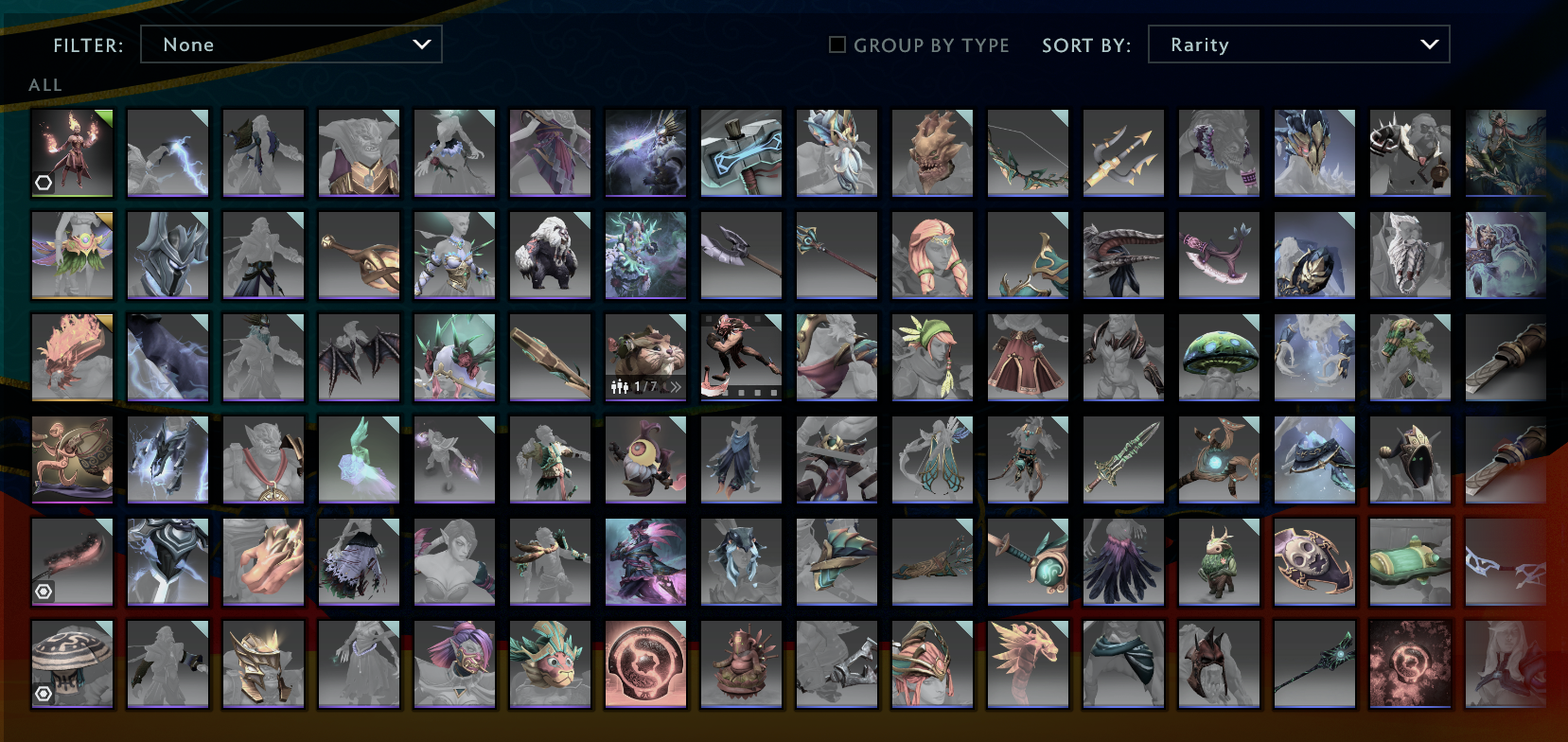Select the golden-bordered winged item in second row
Image resolution: width=1568 pixels, height=742 pixels.
(72, 255)
